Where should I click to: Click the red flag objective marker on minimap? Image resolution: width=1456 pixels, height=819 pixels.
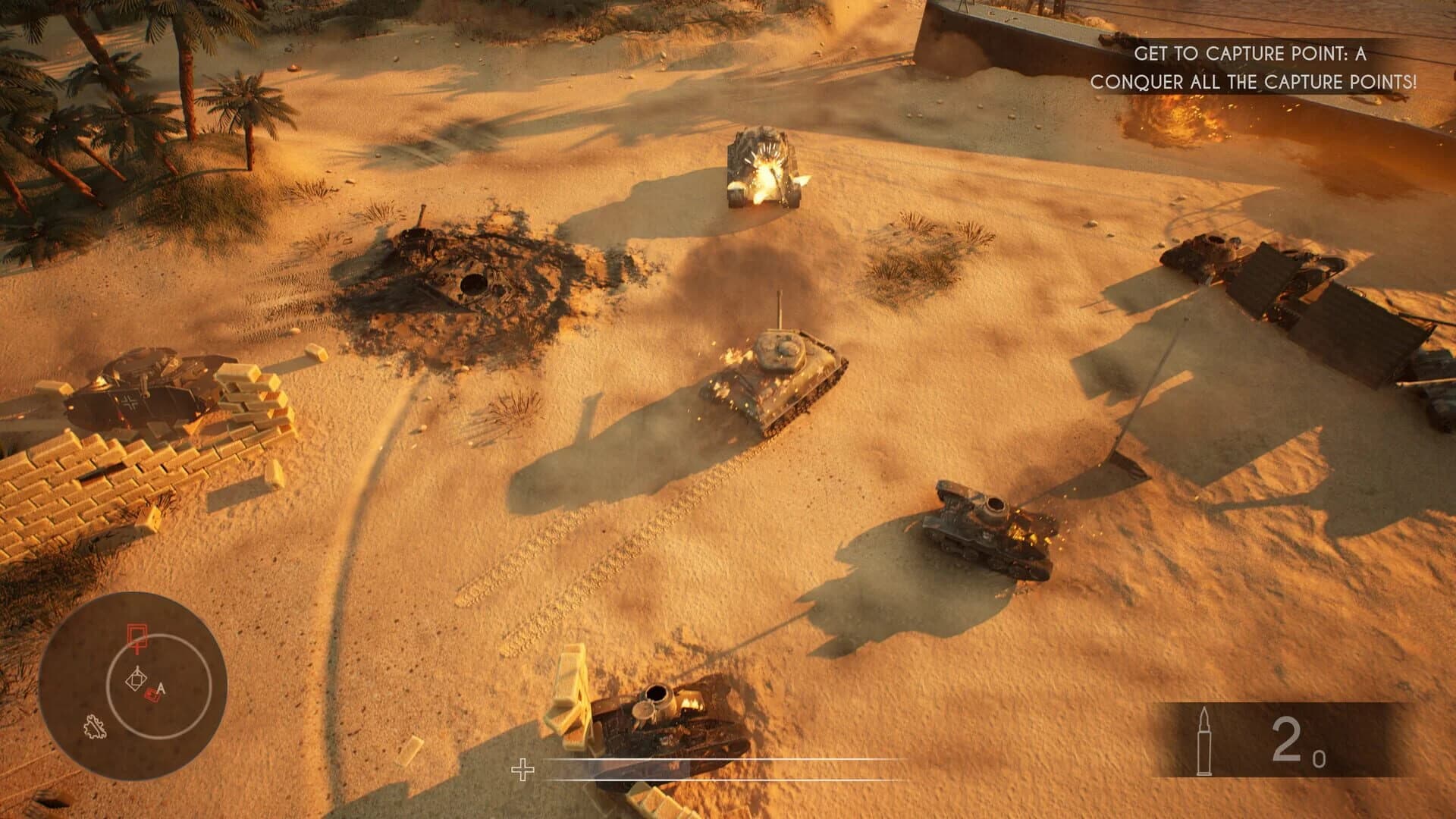(136, 637)
